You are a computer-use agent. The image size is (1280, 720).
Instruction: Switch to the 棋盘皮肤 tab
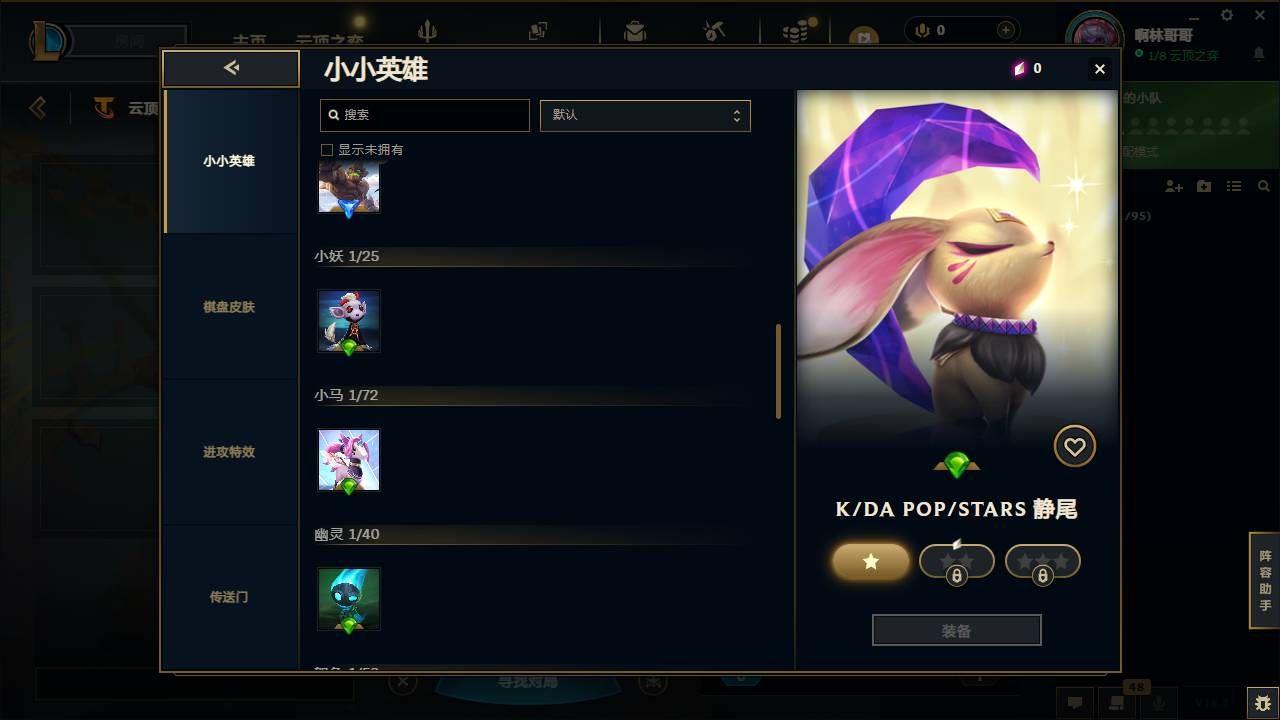click(231, 307)
